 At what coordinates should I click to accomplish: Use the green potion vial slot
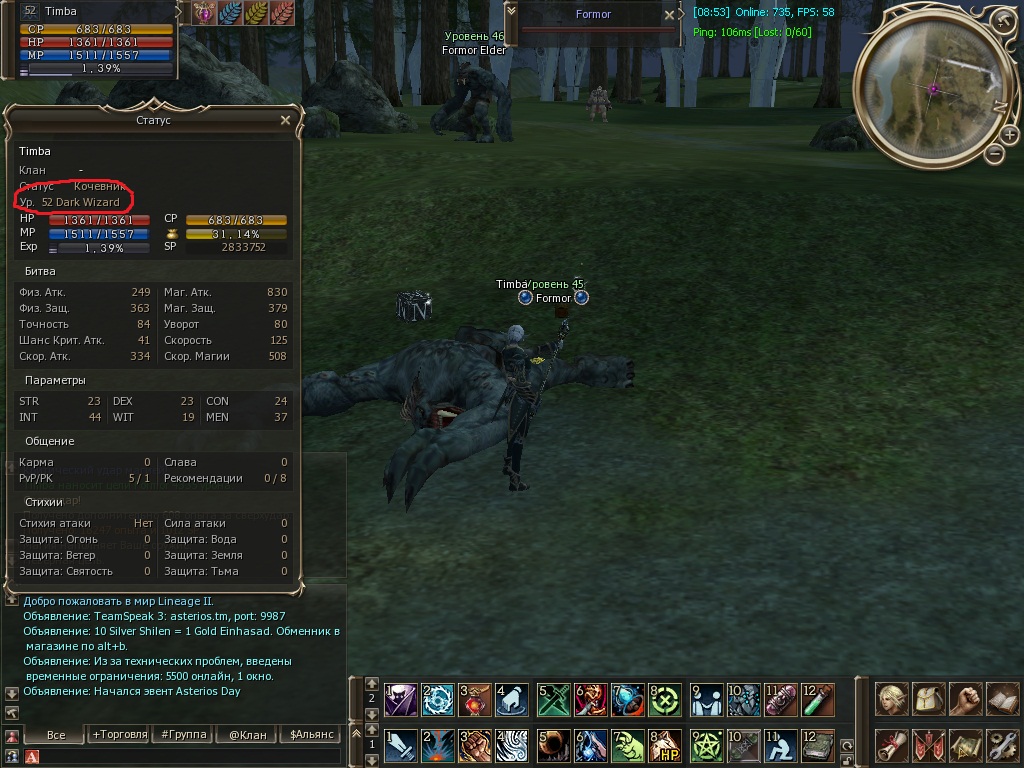coord(818,699)
